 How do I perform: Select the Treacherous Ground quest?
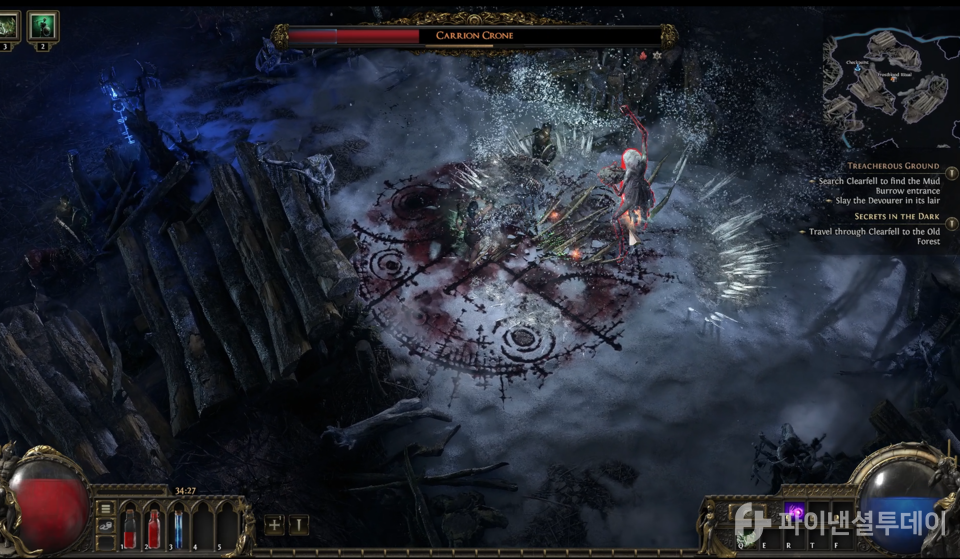(x=893, y=166)
